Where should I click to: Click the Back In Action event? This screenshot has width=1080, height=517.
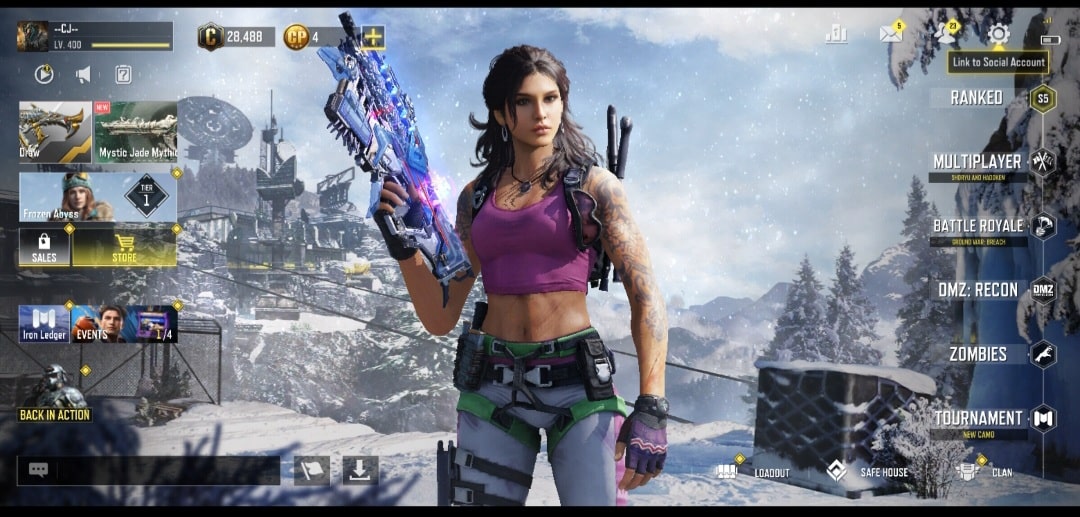tap(54, 395)
